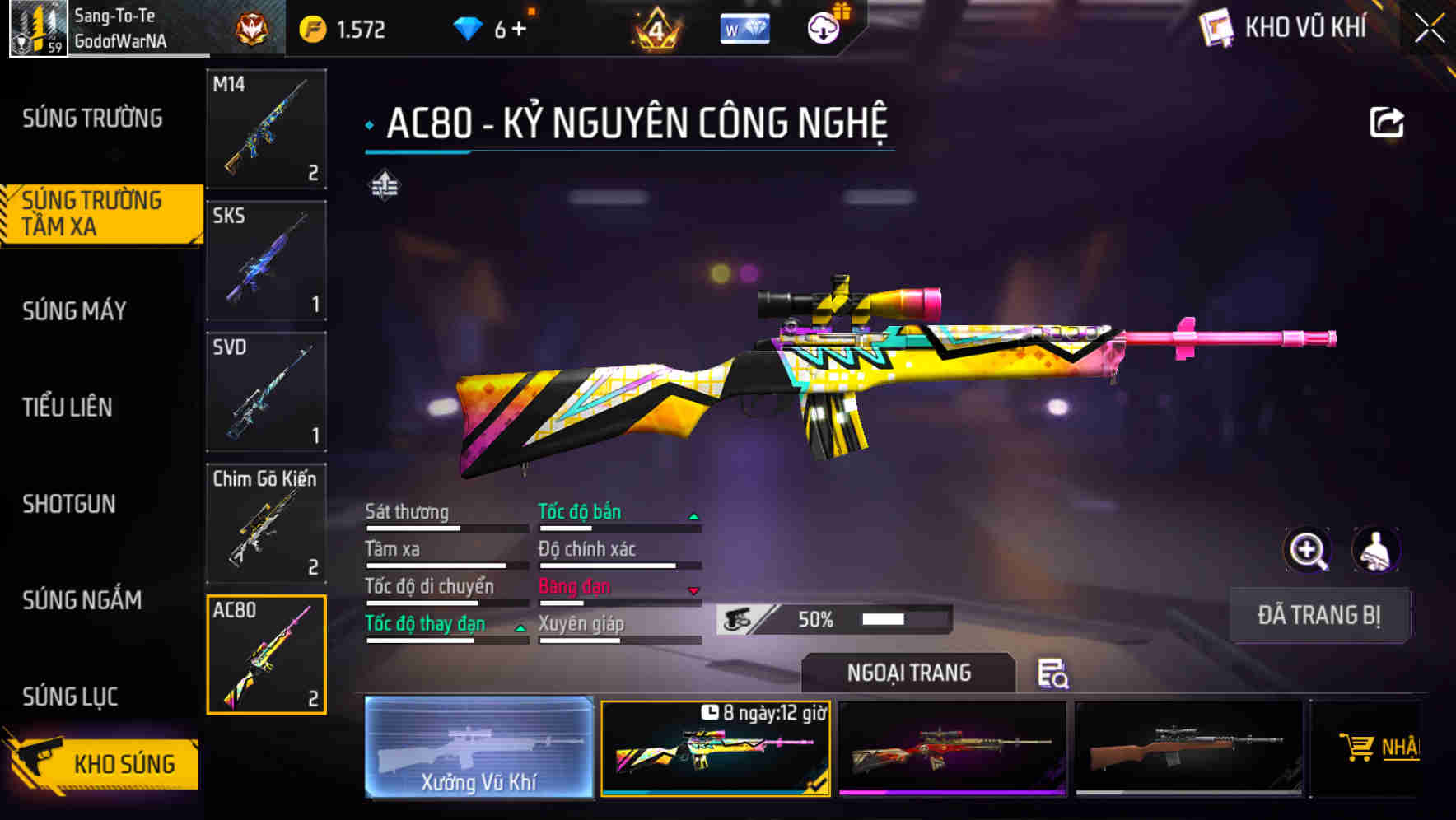Select the SÚNG MÁY category

point(74,311)
